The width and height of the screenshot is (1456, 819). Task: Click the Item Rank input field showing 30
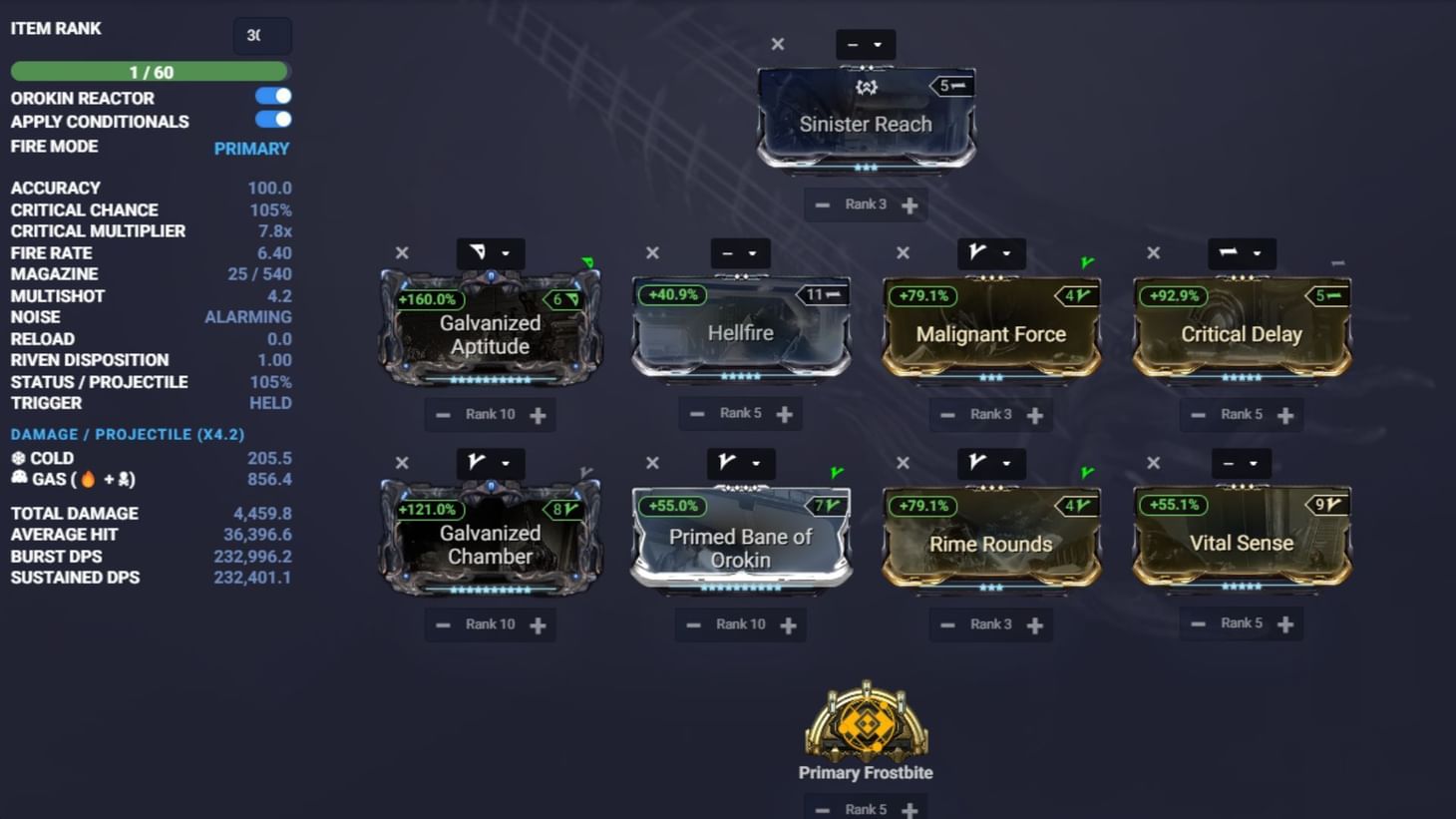261,35
